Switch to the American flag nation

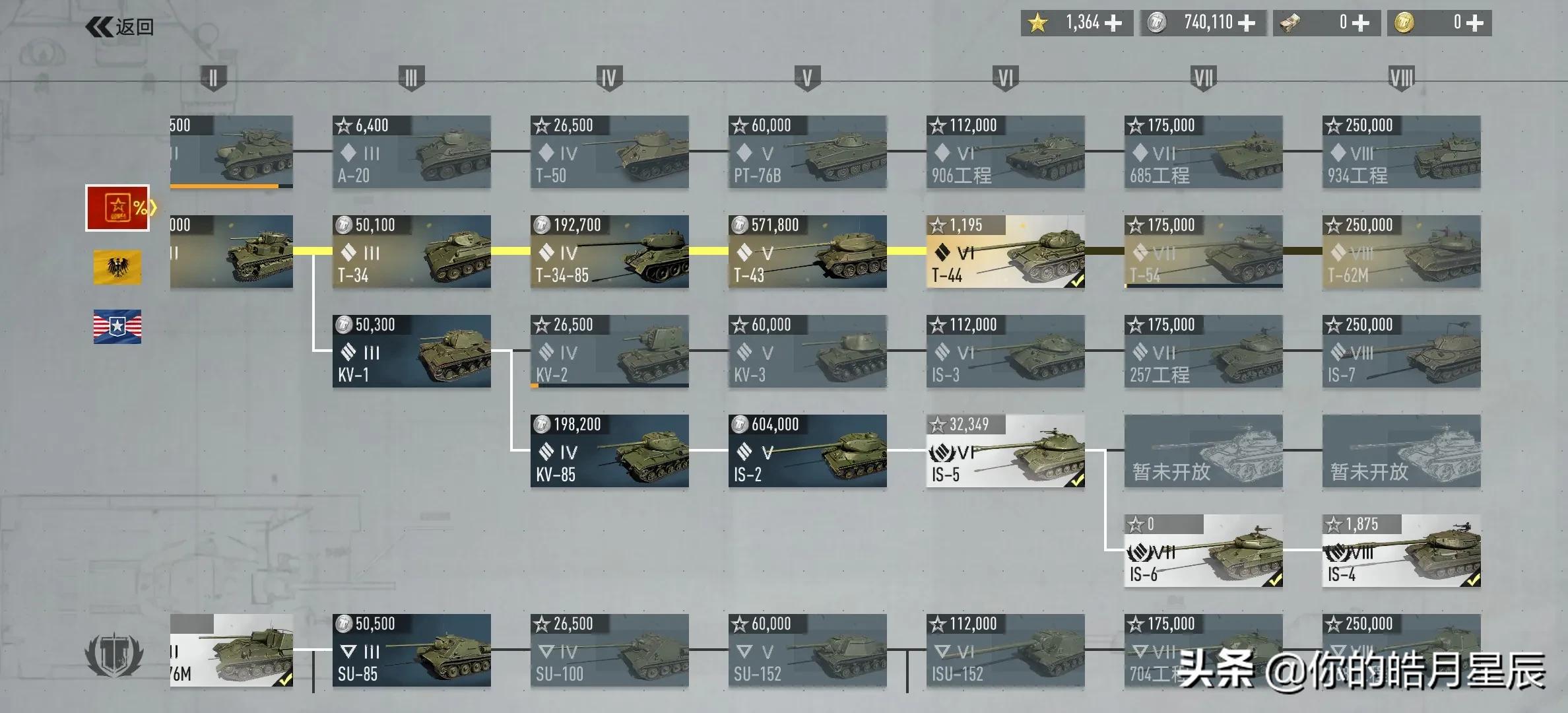[117, 327]
